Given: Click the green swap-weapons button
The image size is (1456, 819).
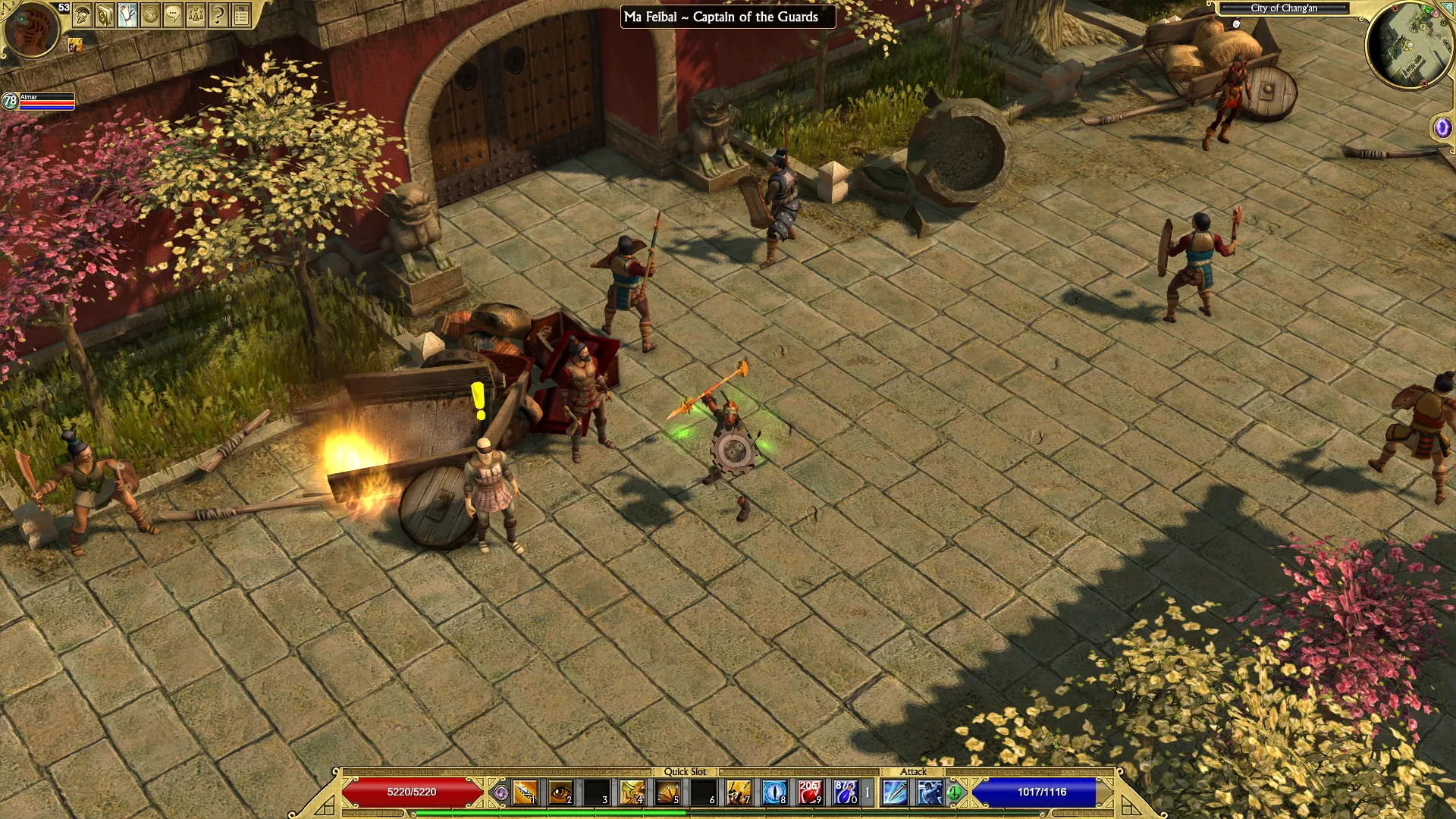Looking at the screenshot, I should [x=955, y=793].
